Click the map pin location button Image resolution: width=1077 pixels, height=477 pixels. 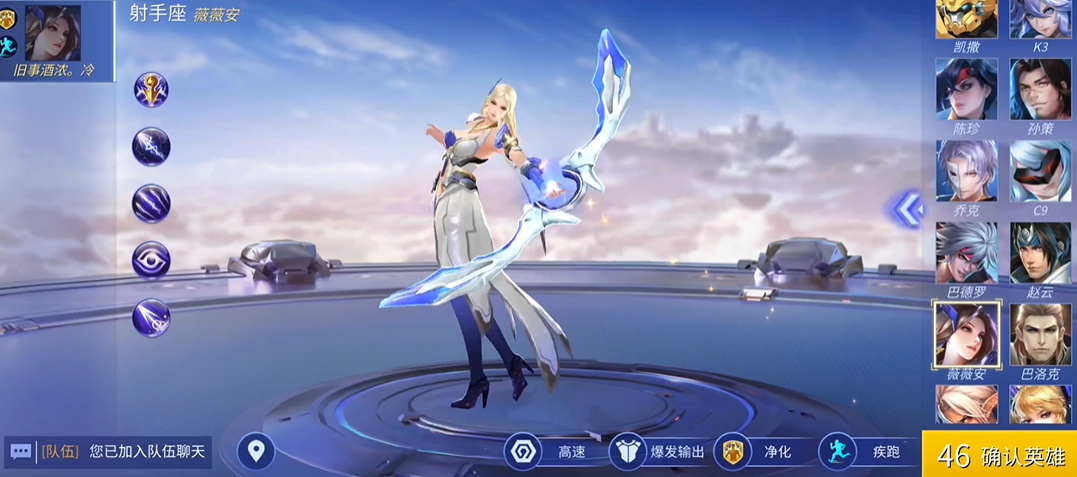tap(256, 452)
